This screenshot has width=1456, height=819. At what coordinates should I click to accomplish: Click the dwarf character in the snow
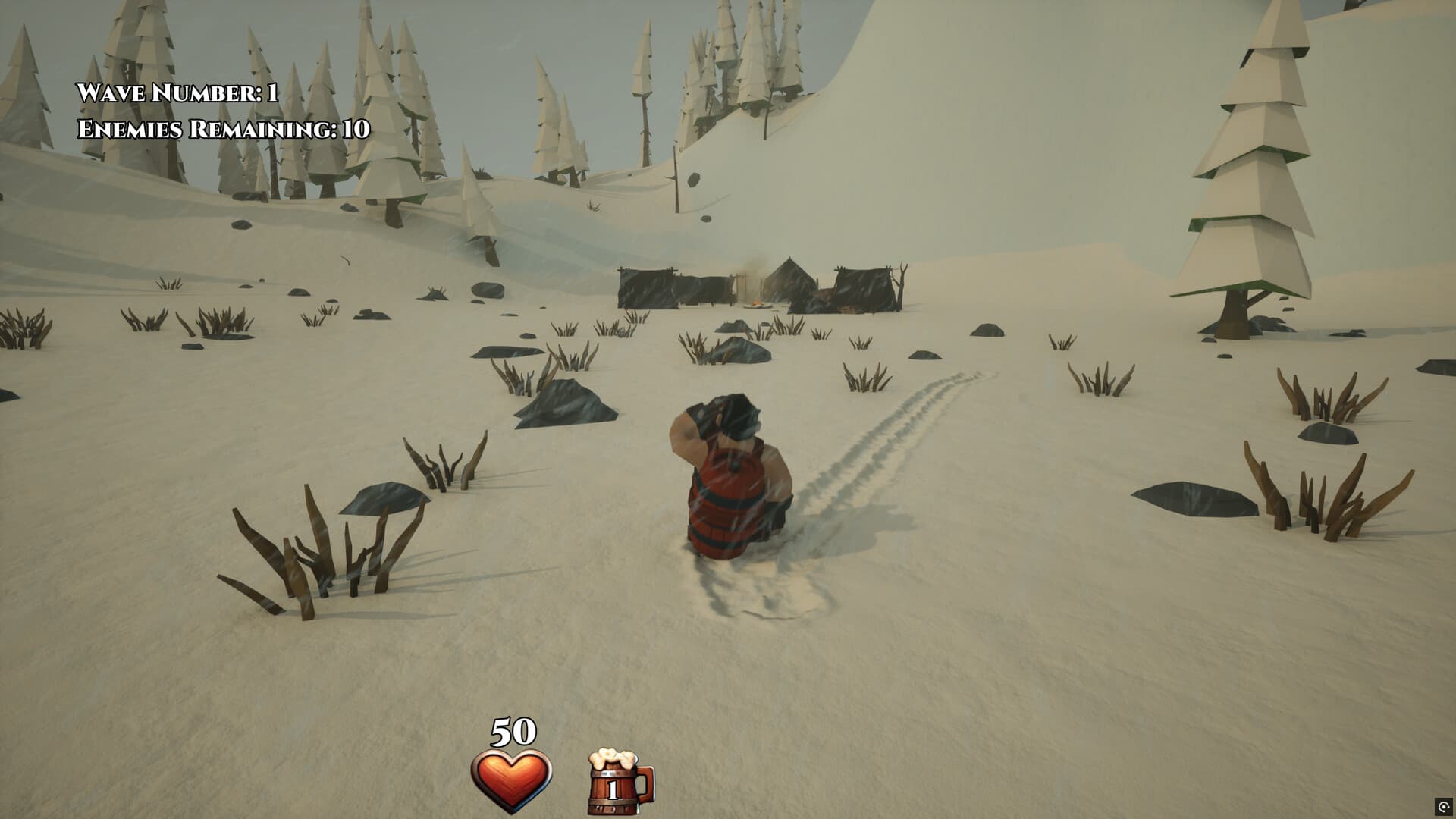[728, 478]
